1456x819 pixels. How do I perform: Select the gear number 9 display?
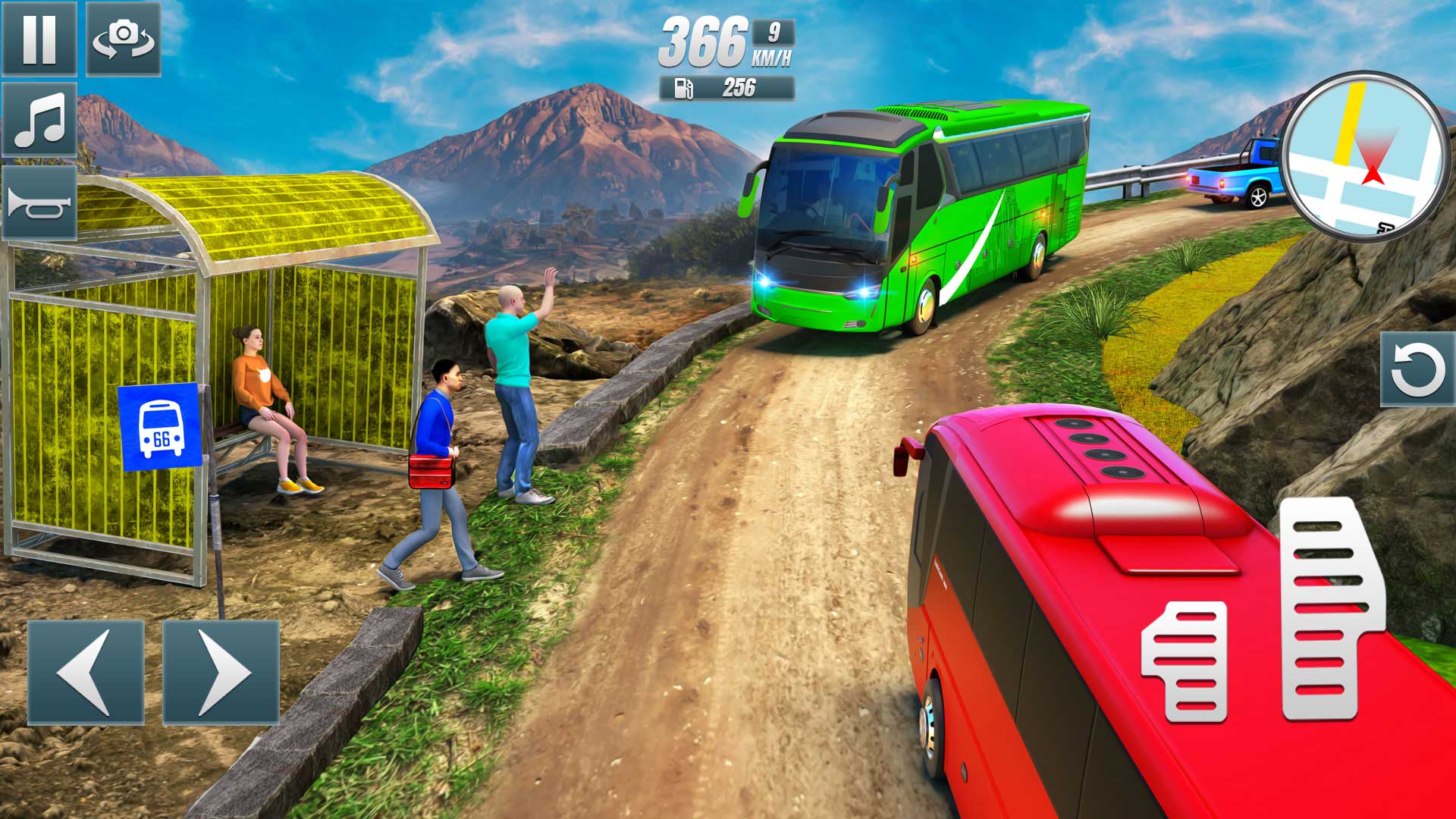(772, 32)
